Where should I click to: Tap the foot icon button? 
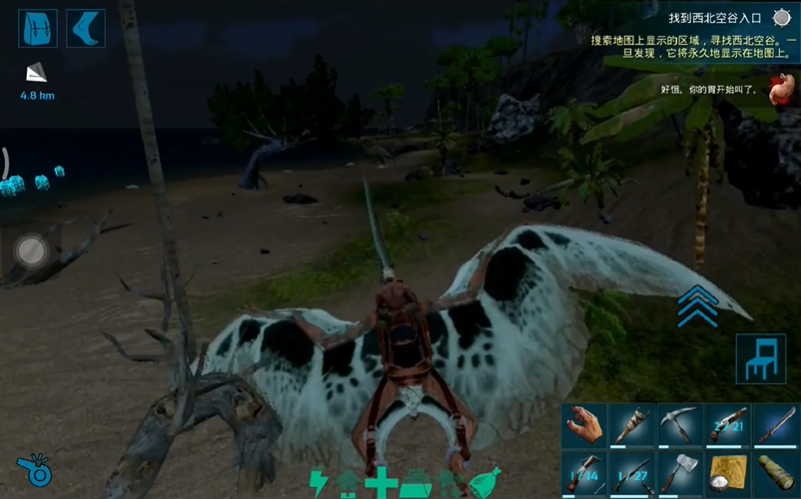tap(86, 28)
